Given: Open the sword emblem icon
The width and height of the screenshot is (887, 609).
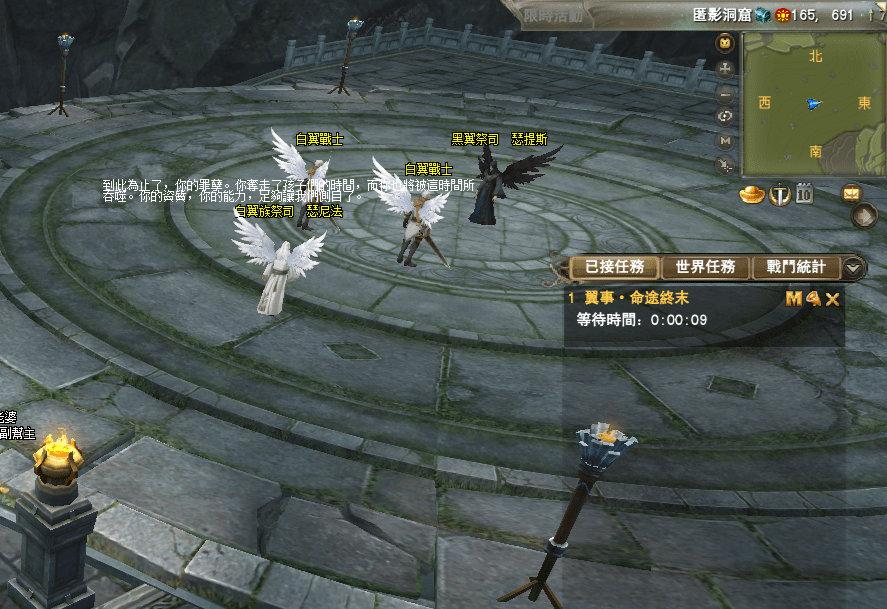Looking at the screenshot, I should tap(780, 194).
